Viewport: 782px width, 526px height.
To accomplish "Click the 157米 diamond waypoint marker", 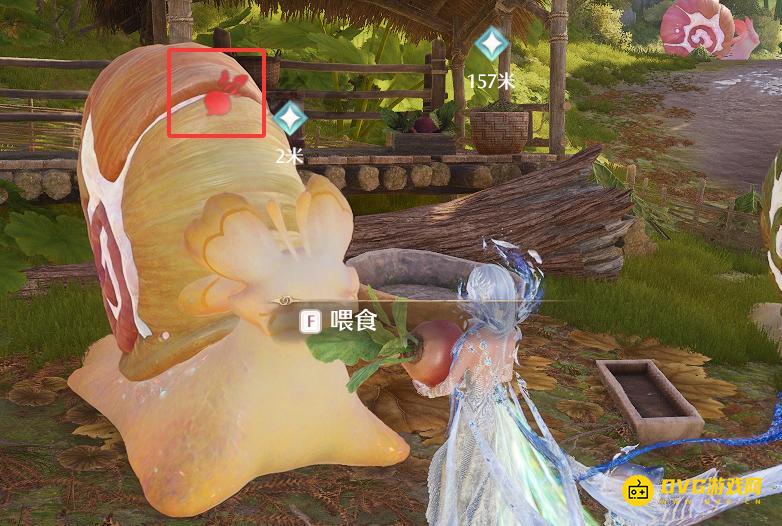I will coord(490,44).
